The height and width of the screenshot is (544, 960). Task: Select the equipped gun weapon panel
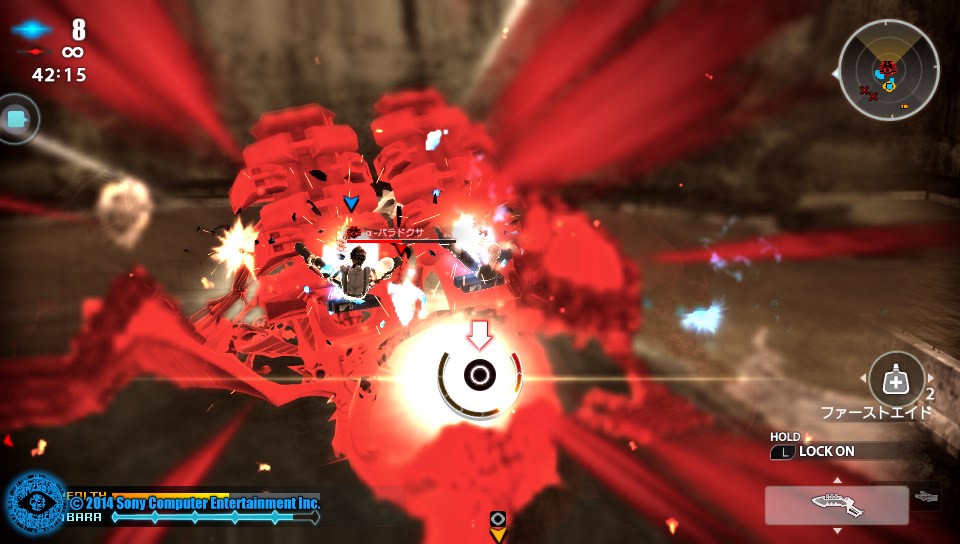pos(836,505)
